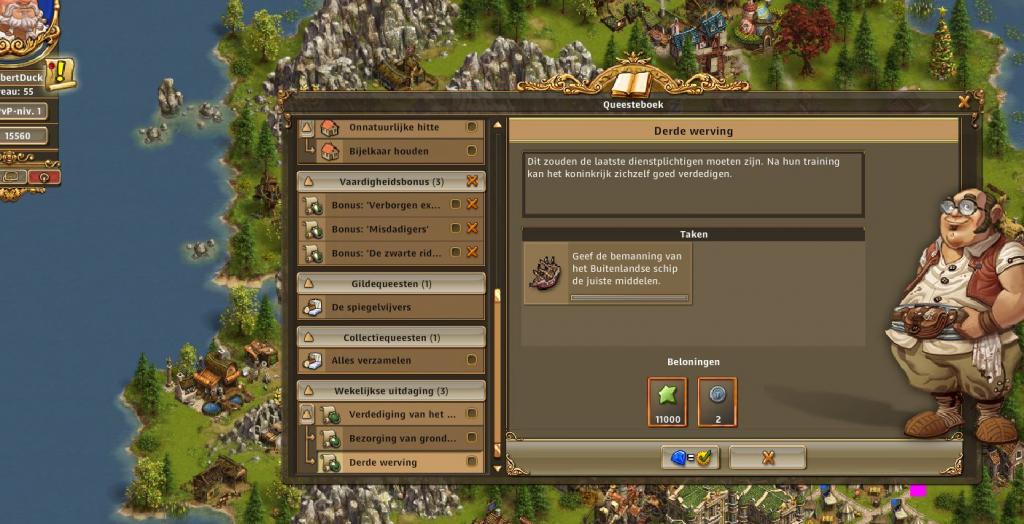Choose the 'De spiegelvijvers' guild quest

pyautogui.click(x=371, y=307)
